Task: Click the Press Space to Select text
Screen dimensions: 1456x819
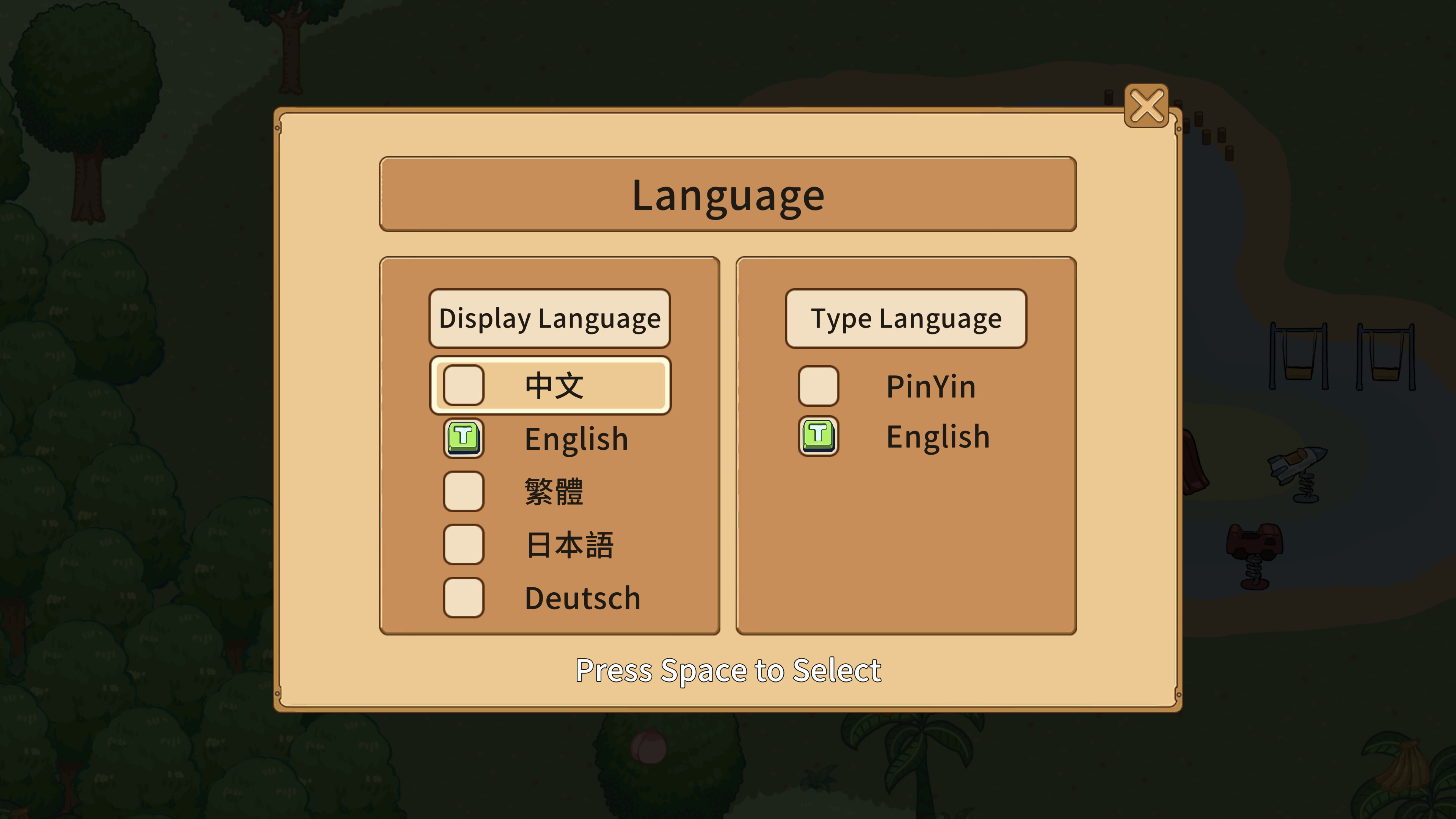Action: point(728,671)
